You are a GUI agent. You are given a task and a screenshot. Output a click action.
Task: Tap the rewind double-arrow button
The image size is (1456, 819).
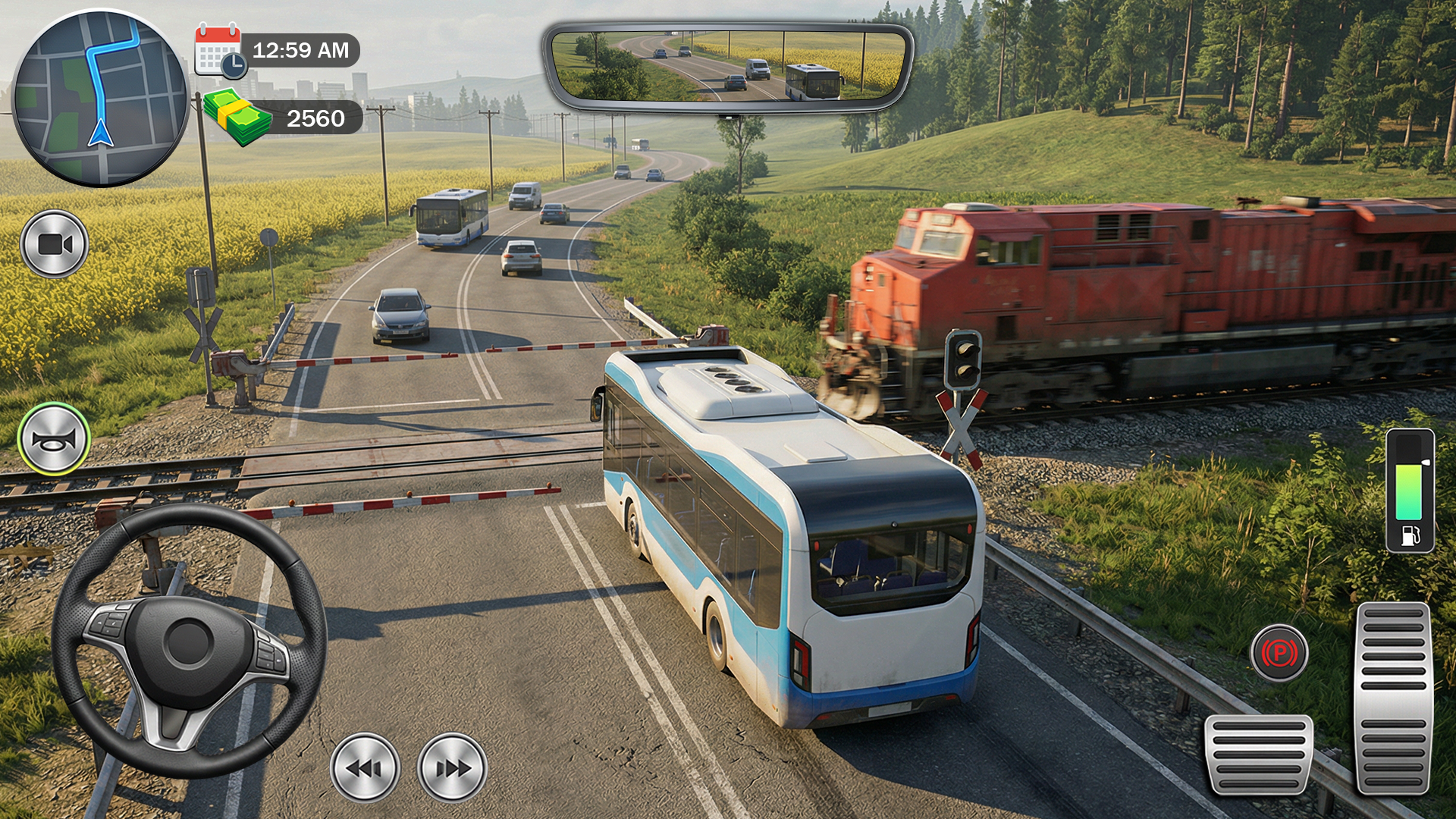click(365, 767)
